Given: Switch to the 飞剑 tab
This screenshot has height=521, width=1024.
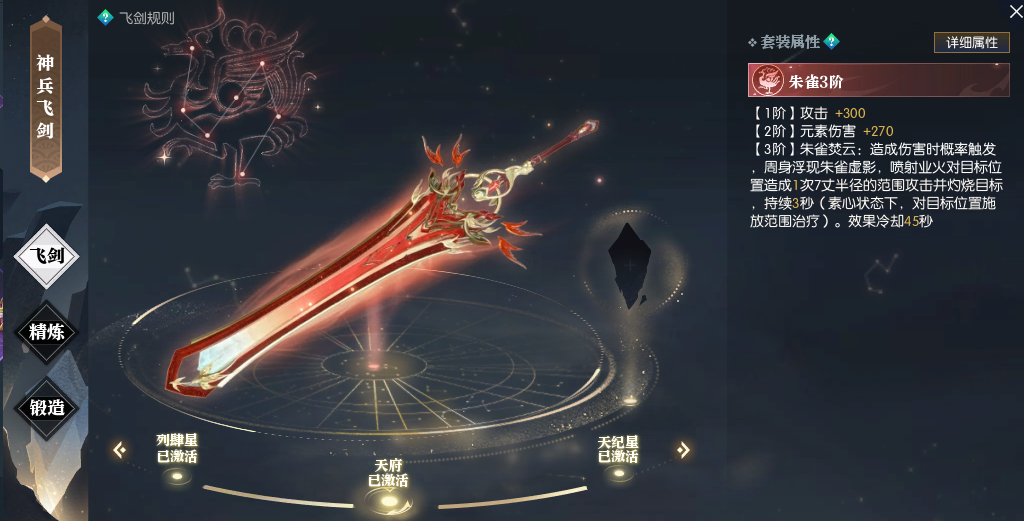Looking at the screenshot, I should [x=47, y=256].
